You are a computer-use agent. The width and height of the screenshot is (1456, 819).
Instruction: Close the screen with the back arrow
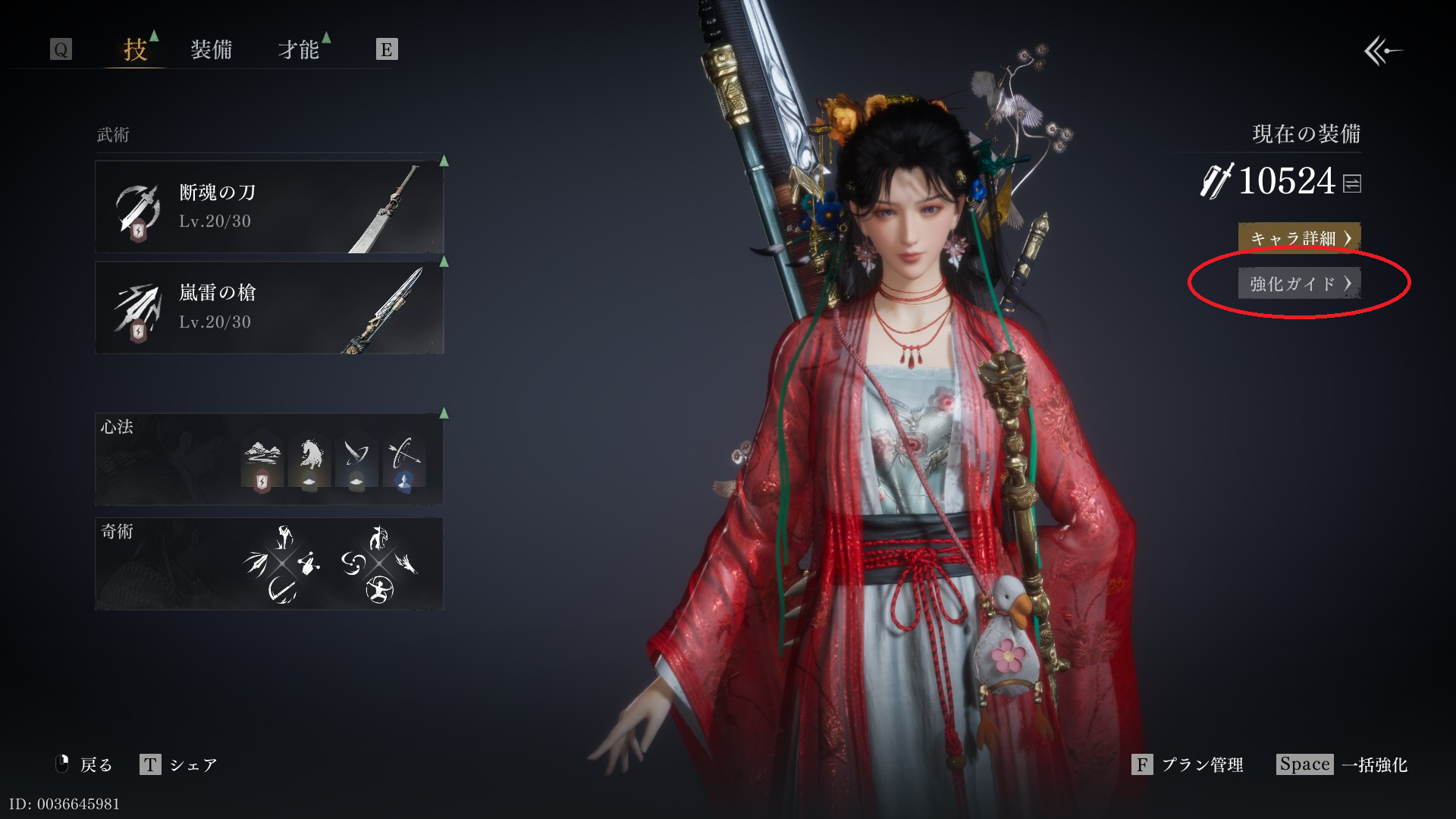click(x=1382, y=52)
